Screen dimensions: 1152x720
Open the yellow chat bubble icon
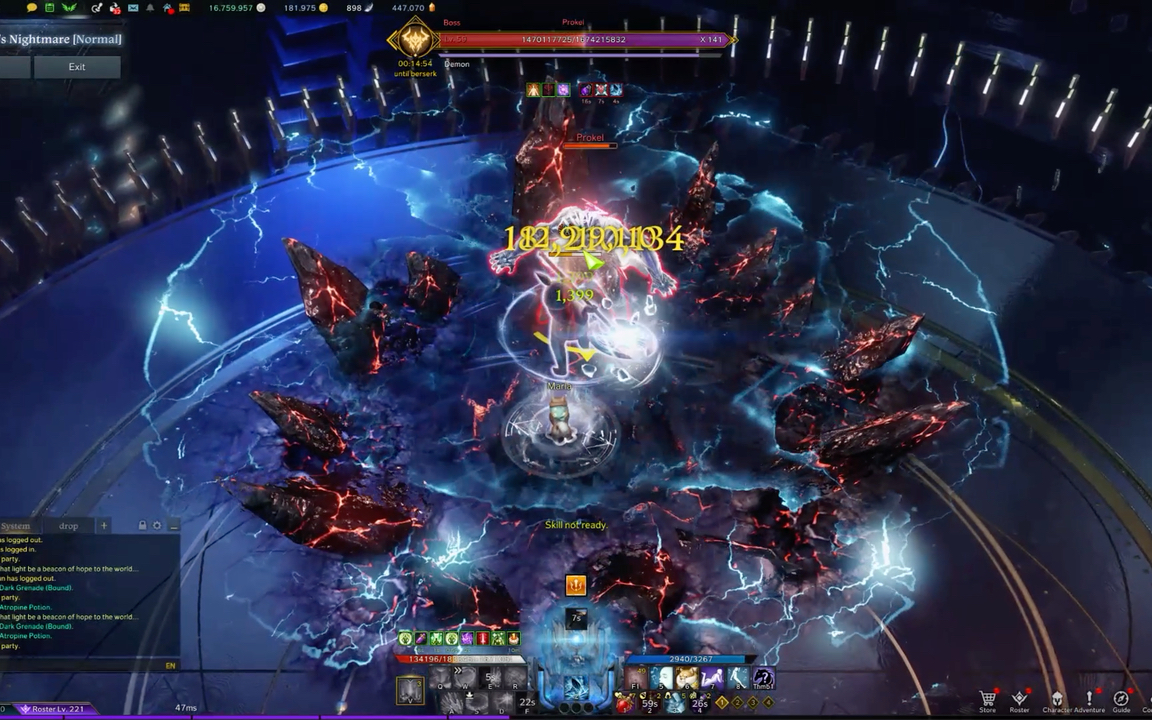32,8
